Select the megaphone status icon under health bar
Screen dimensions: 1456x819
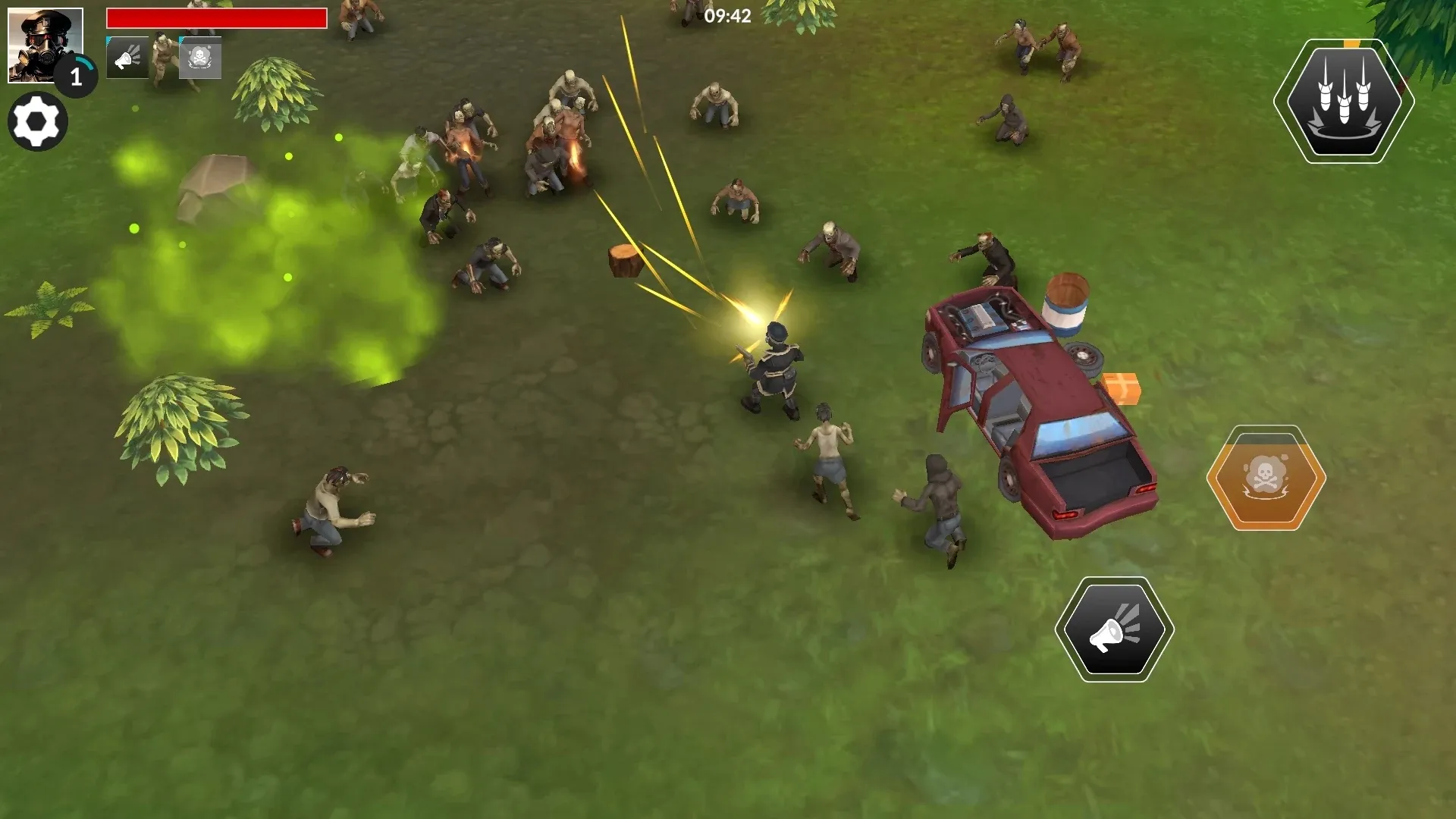point(127,58)
